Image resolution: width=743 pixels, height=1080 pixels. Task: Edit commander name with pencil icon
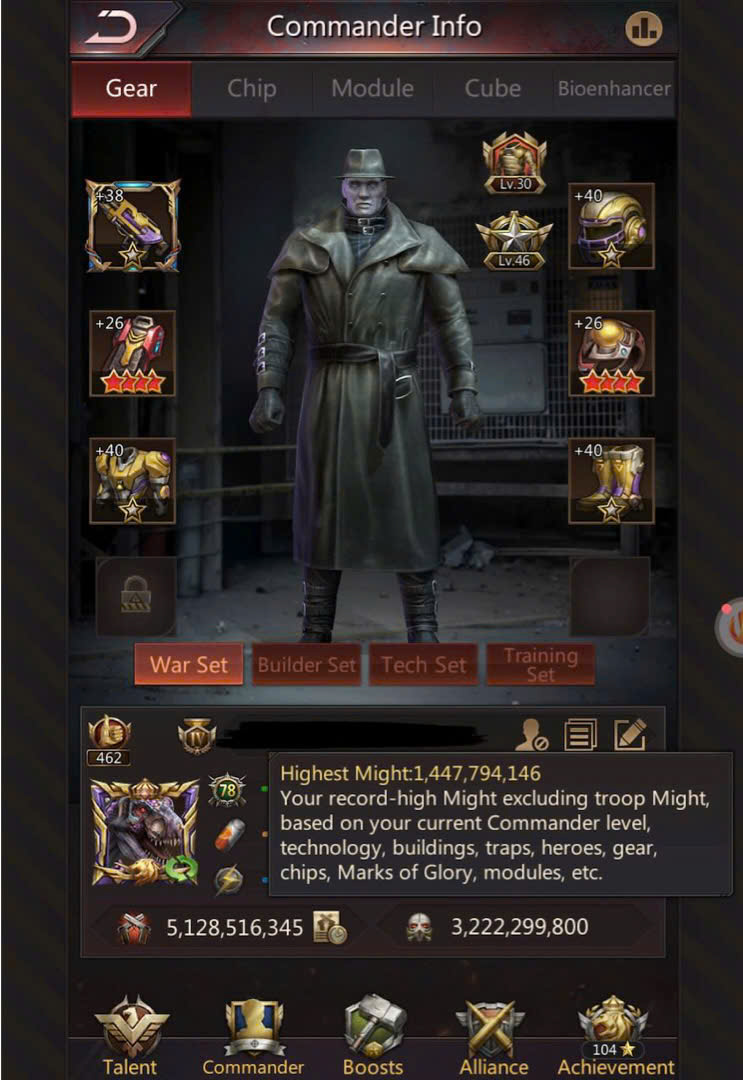(629, 736)
